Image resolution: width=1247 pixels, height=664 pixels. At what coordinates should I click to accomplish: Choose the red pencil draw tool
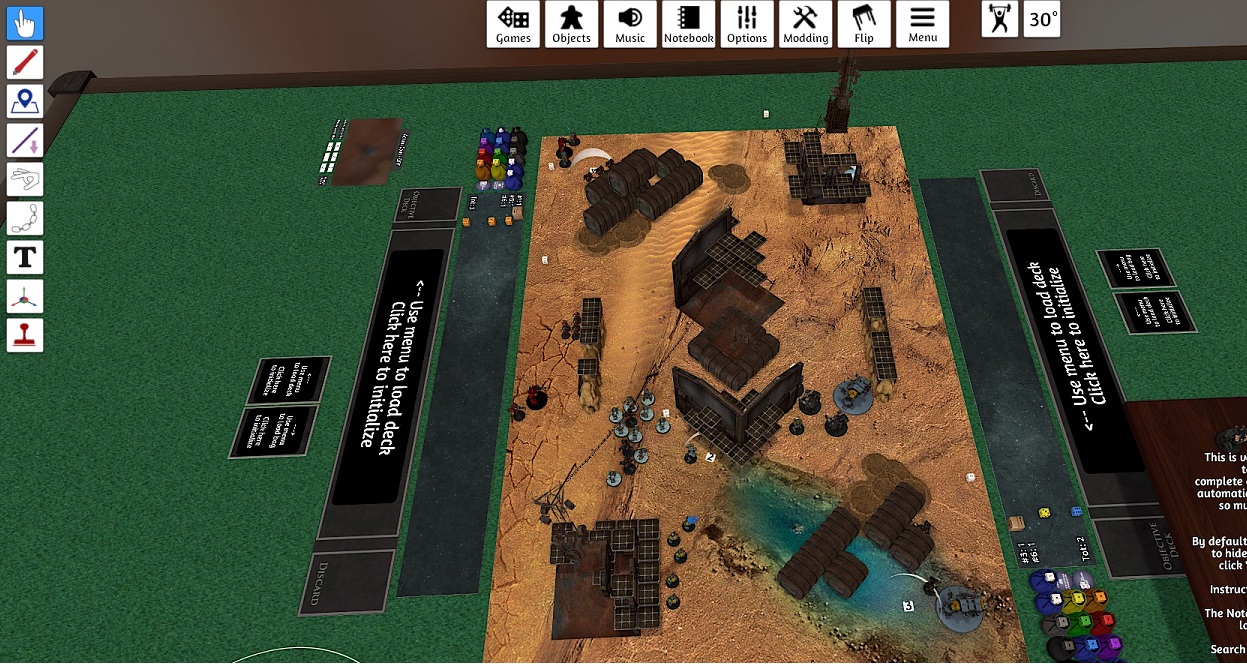[25, 62]
